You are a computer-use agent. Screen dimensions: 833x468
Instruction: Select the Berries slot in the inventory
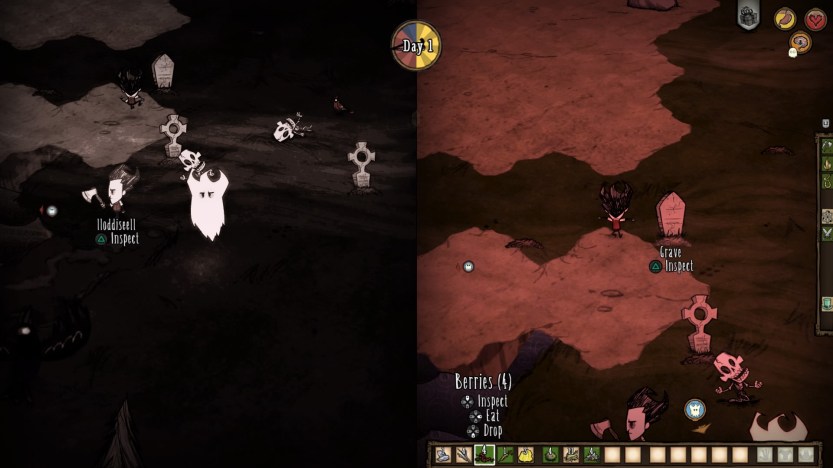point(484,455)
